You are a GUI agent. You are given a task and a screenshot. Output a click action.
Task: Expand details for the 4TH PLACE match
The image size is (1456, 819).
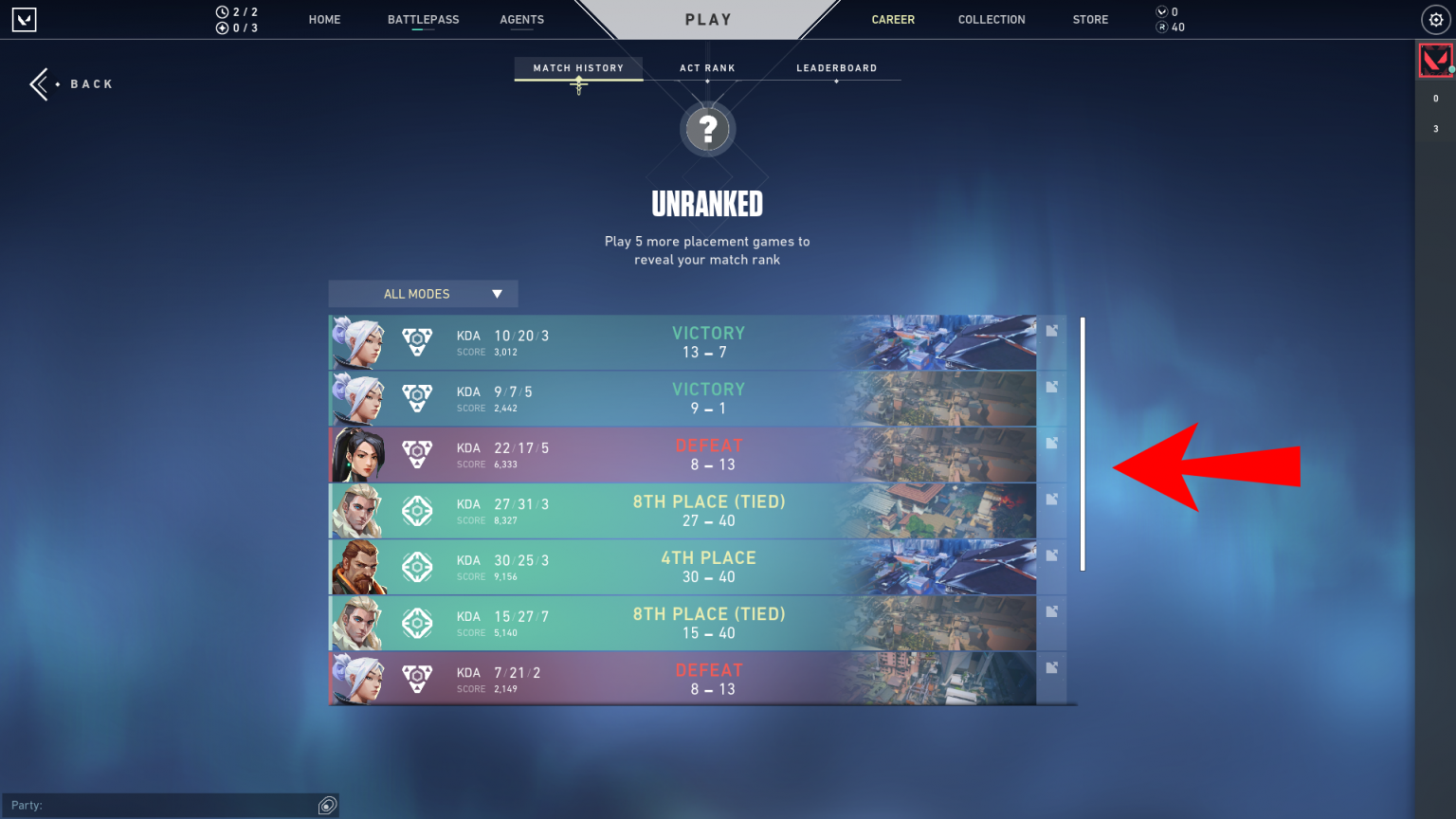pos(1050,556)
